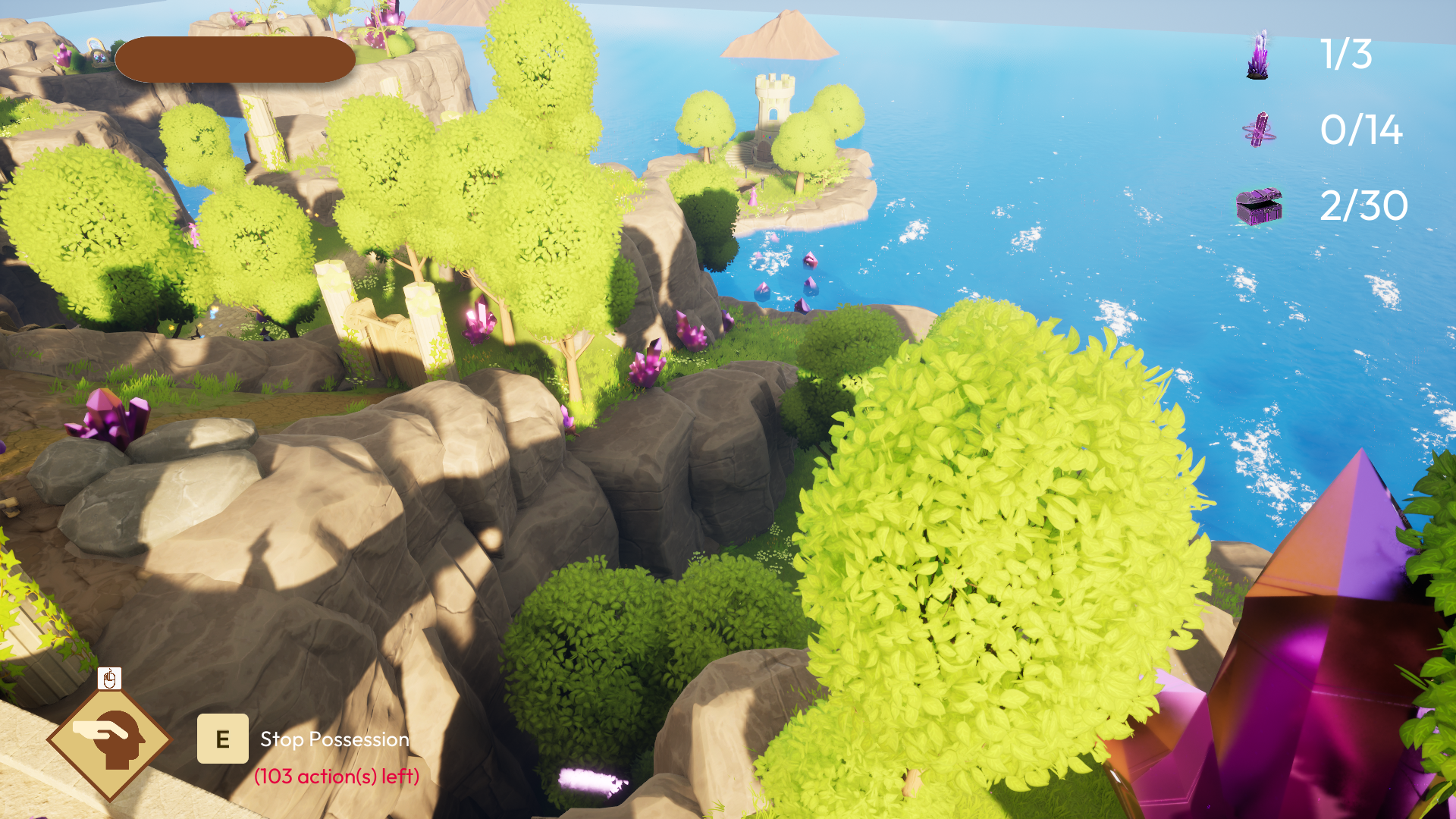The image size is (1456, 819).
Task: Select the purple treasure chest tracker icon
Action: click(1259, 206)
